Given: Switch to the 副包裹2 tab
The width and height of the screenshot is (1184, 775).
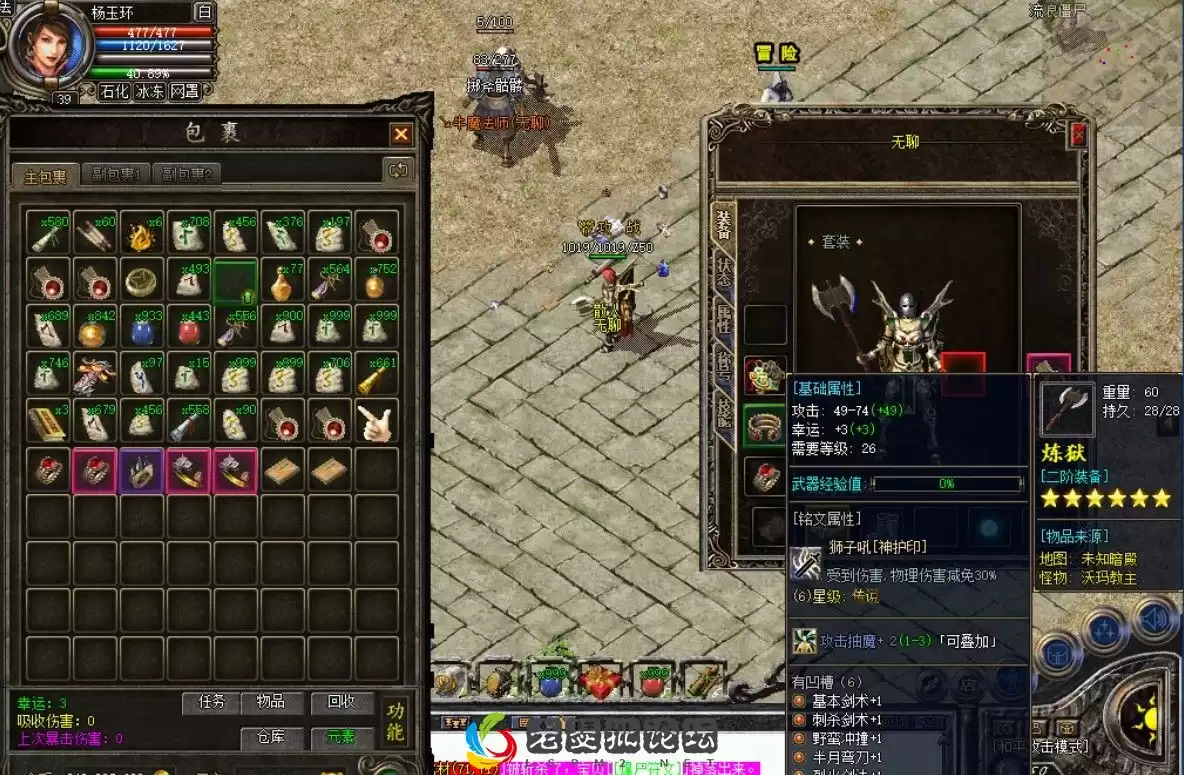Looking at the screenshot, I should [x=189, y=174].
